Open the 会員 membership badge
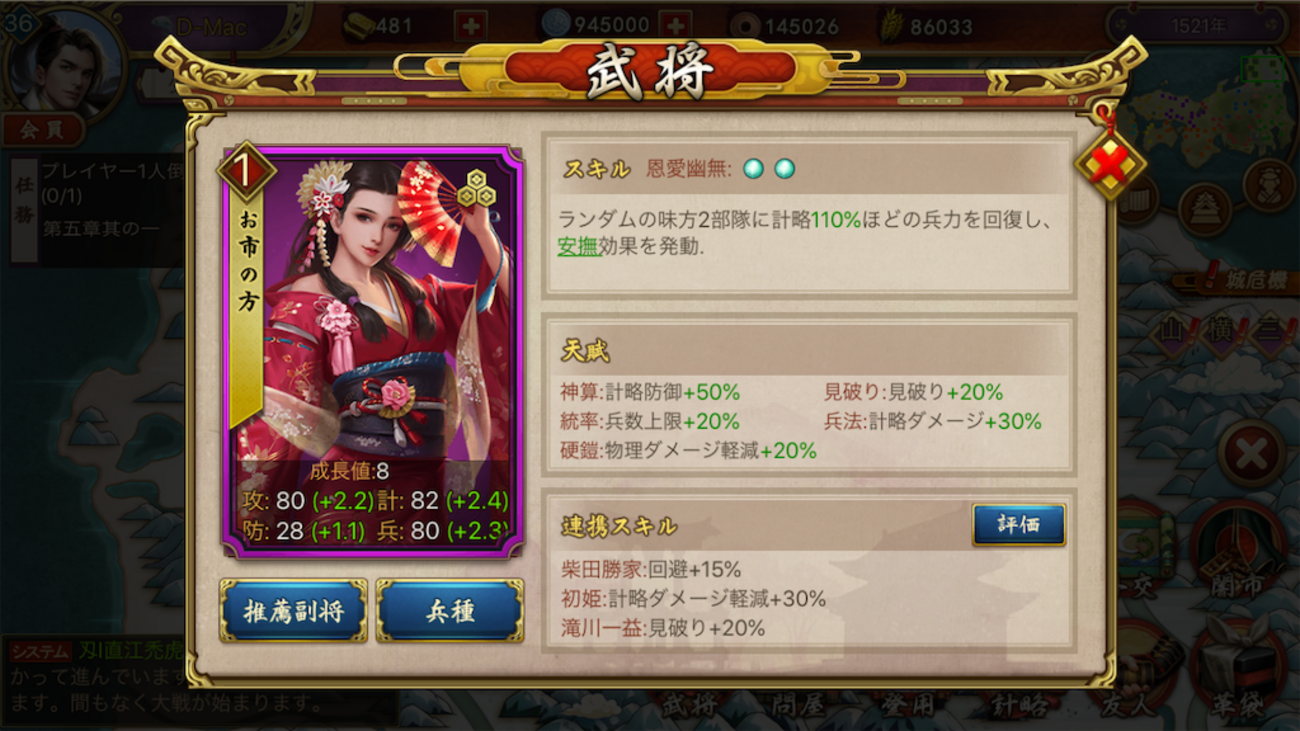 (x=42, y=128)
